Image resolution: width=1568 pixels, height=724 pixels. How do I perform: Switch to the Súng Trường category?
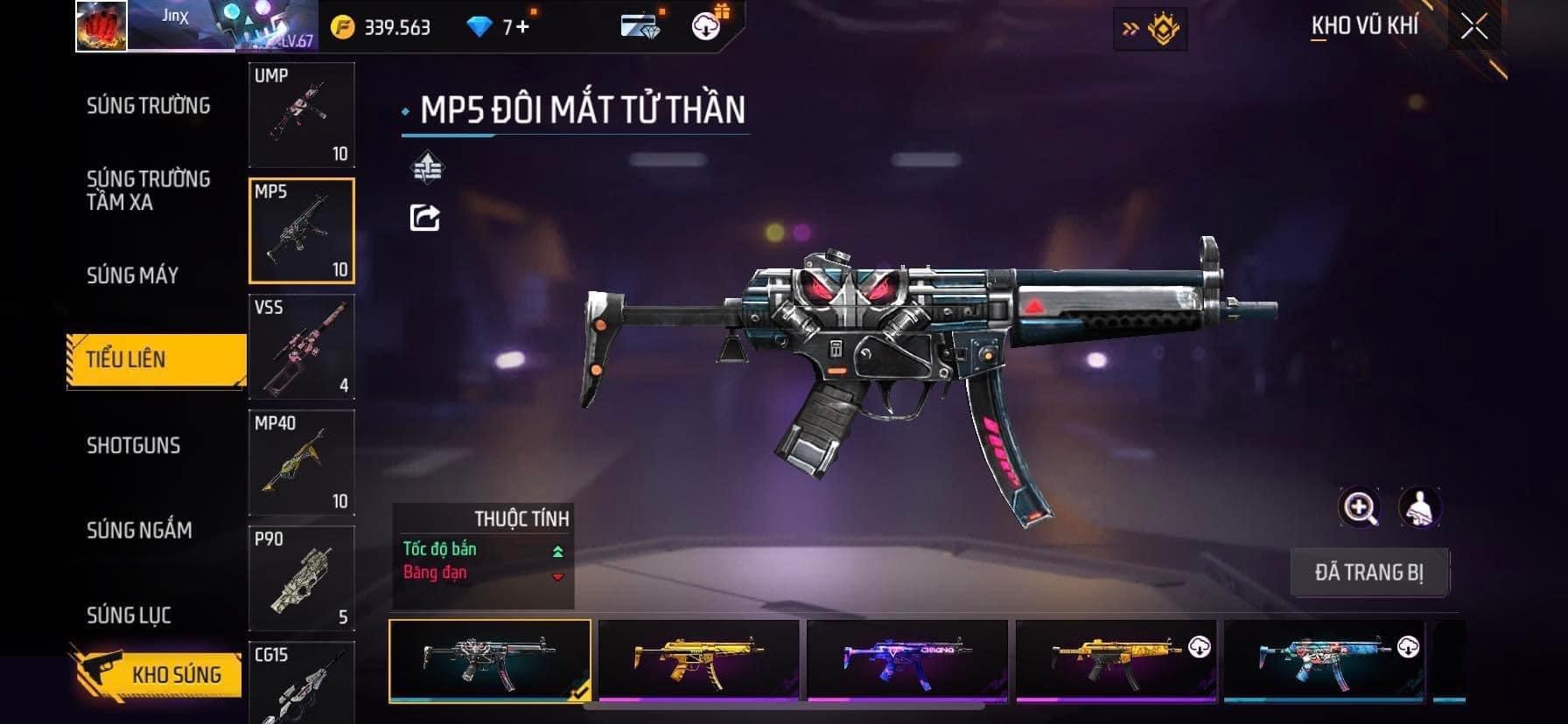[148, 106]
